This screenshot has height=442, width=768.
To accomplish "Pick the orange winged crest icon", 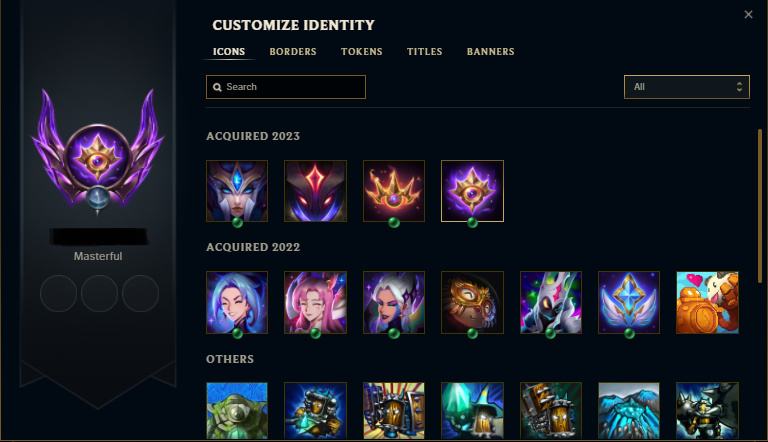I will tap(394, 190).
